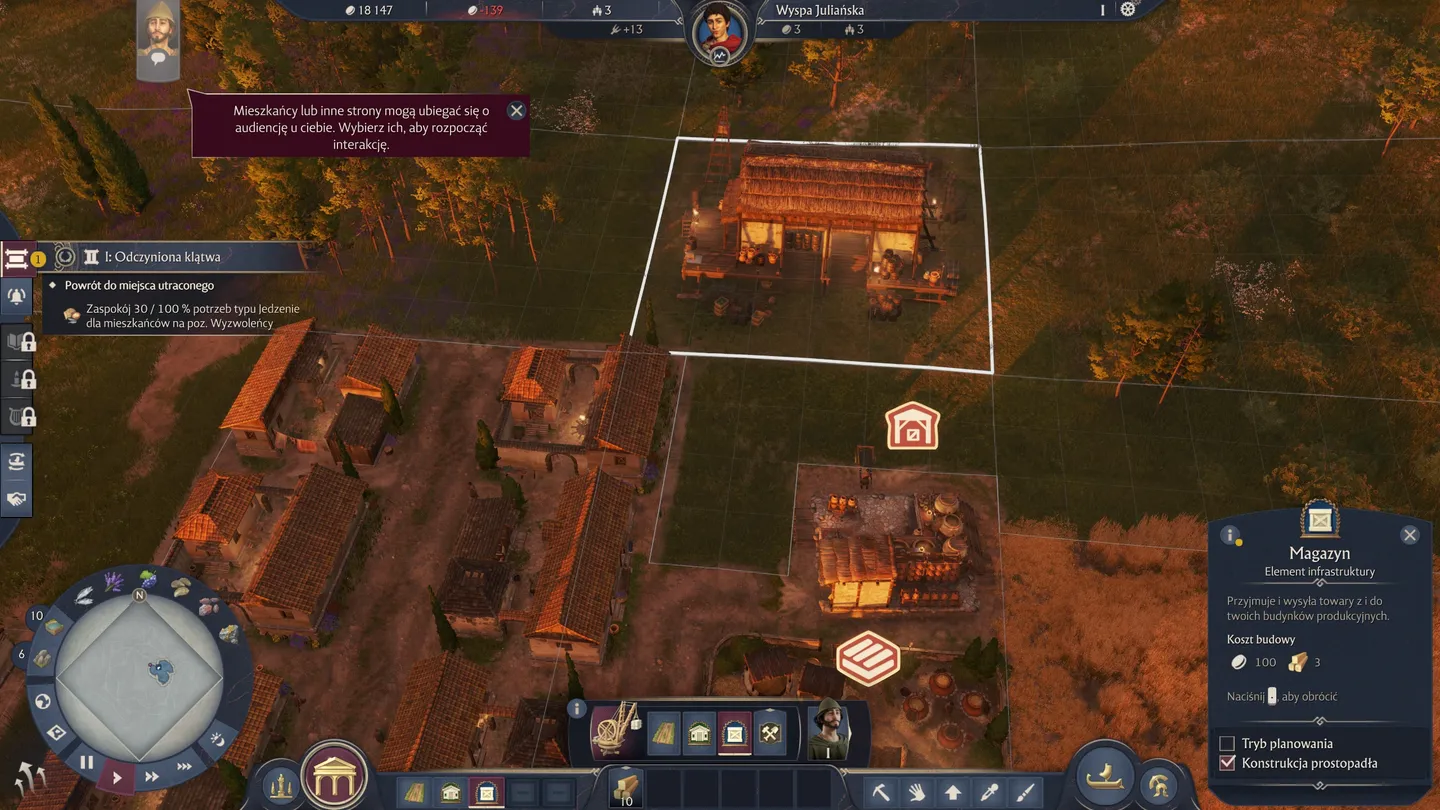
Task: Enable the Tryb planowania checkbox
Action: [1227, 743]
